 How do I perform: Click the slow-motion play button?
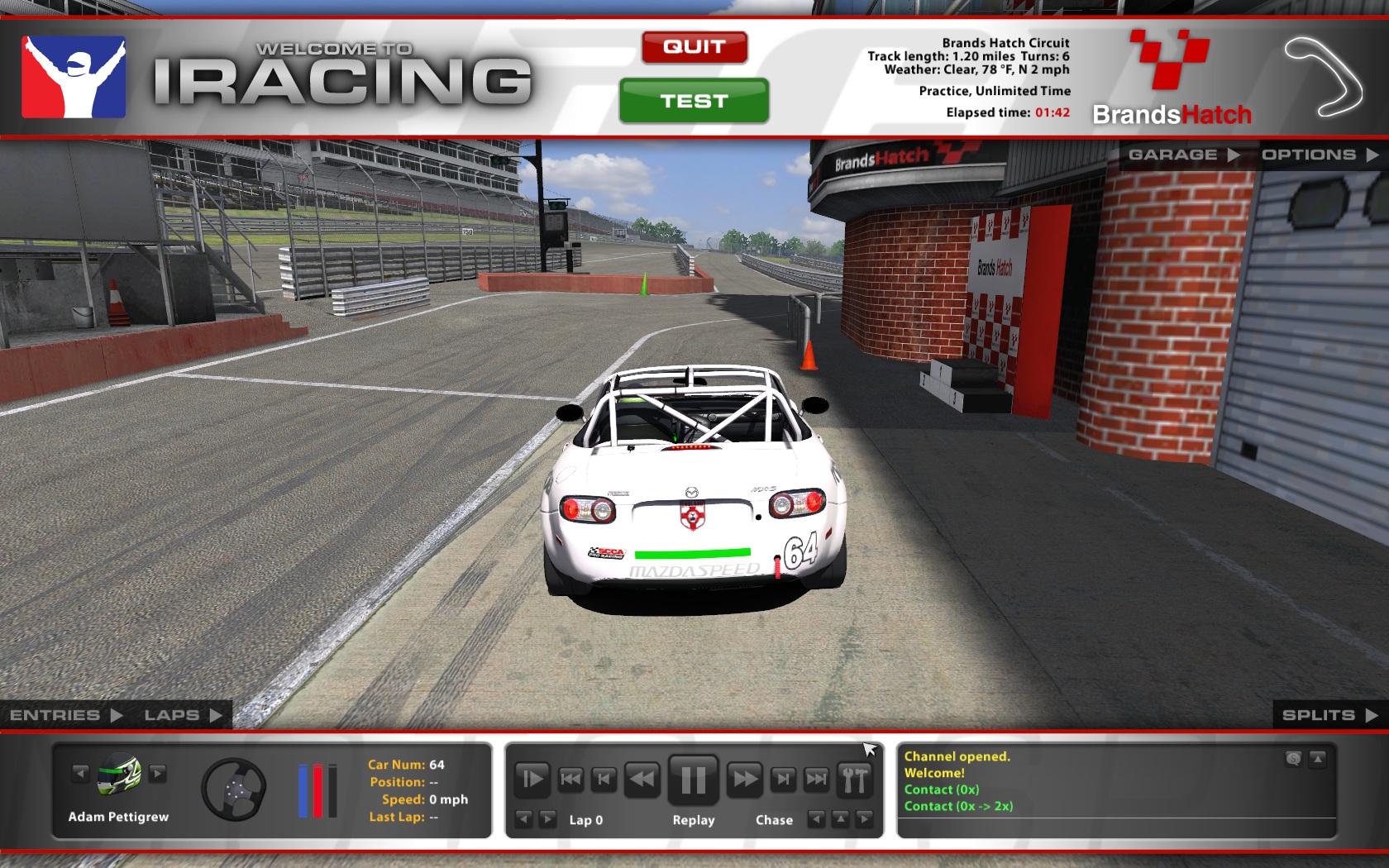(532, 779)
